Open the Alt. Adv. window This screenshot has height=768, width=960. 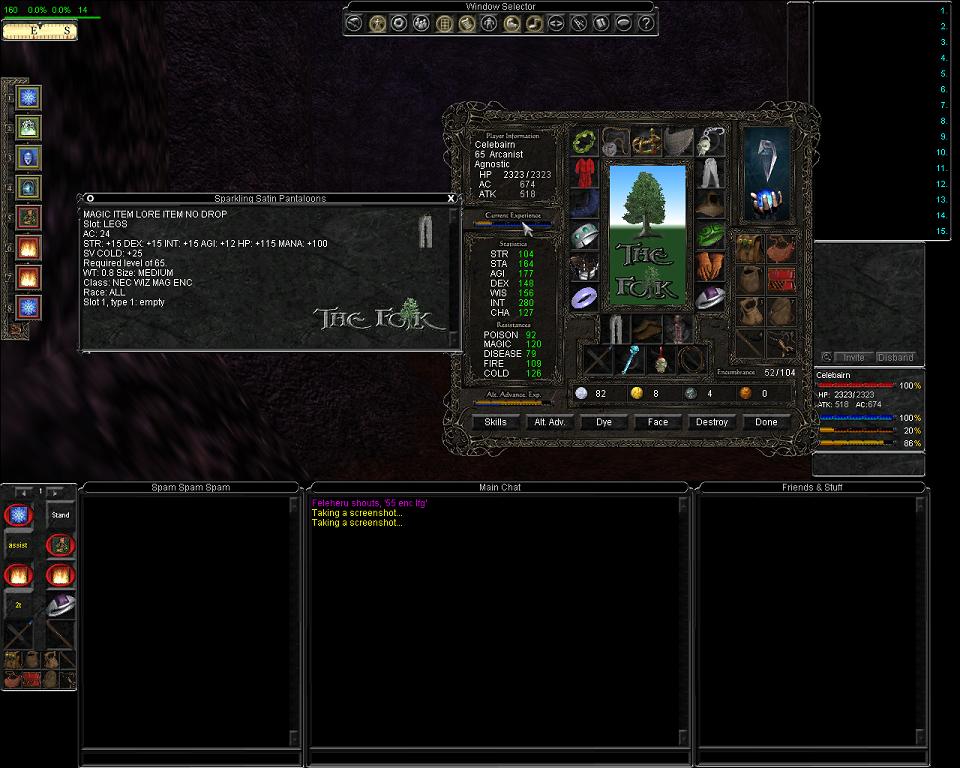click(549, 422)
